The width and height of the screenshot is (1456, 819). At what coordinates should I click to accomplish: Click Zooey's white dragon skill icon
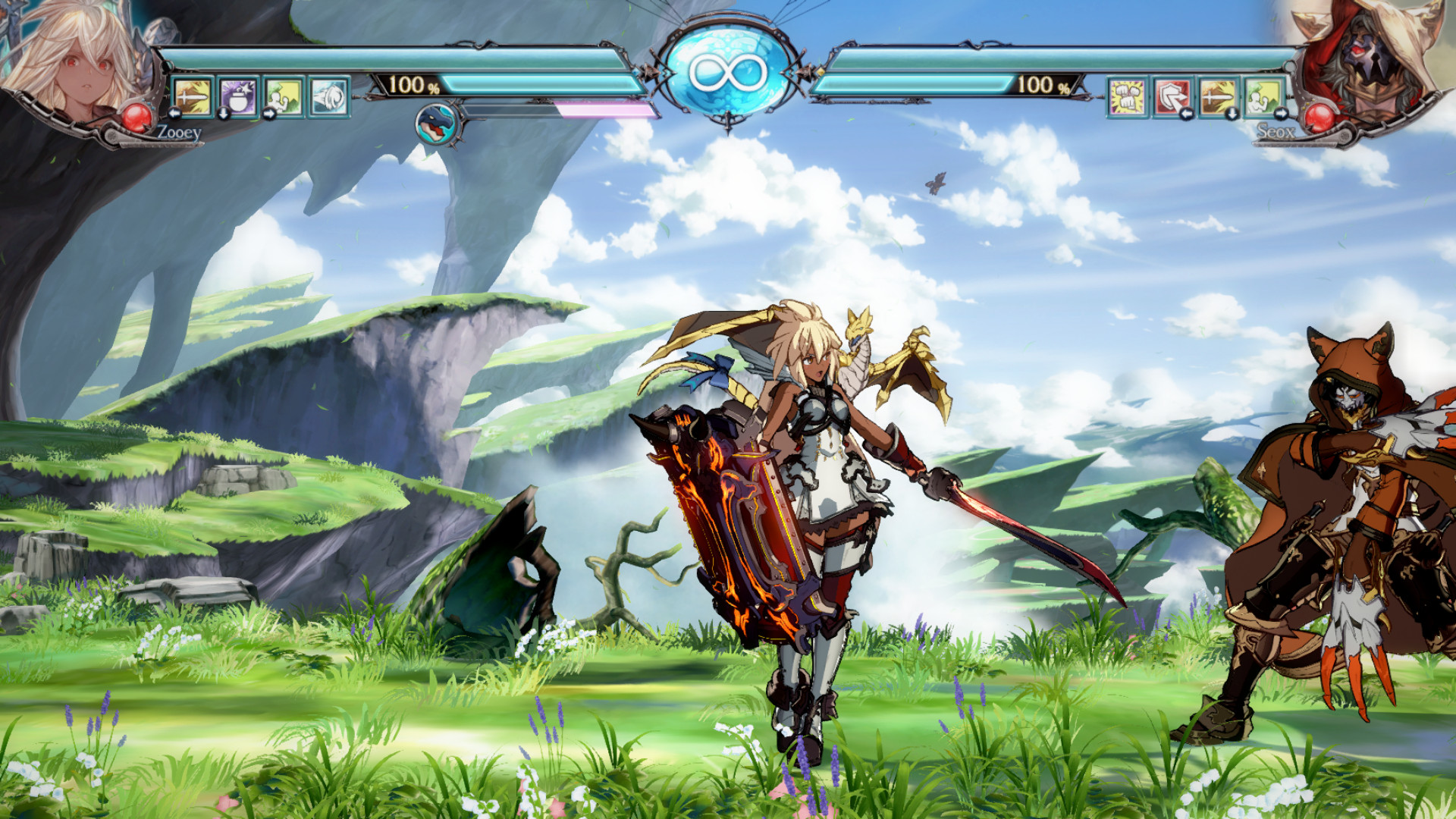[328, 97]
